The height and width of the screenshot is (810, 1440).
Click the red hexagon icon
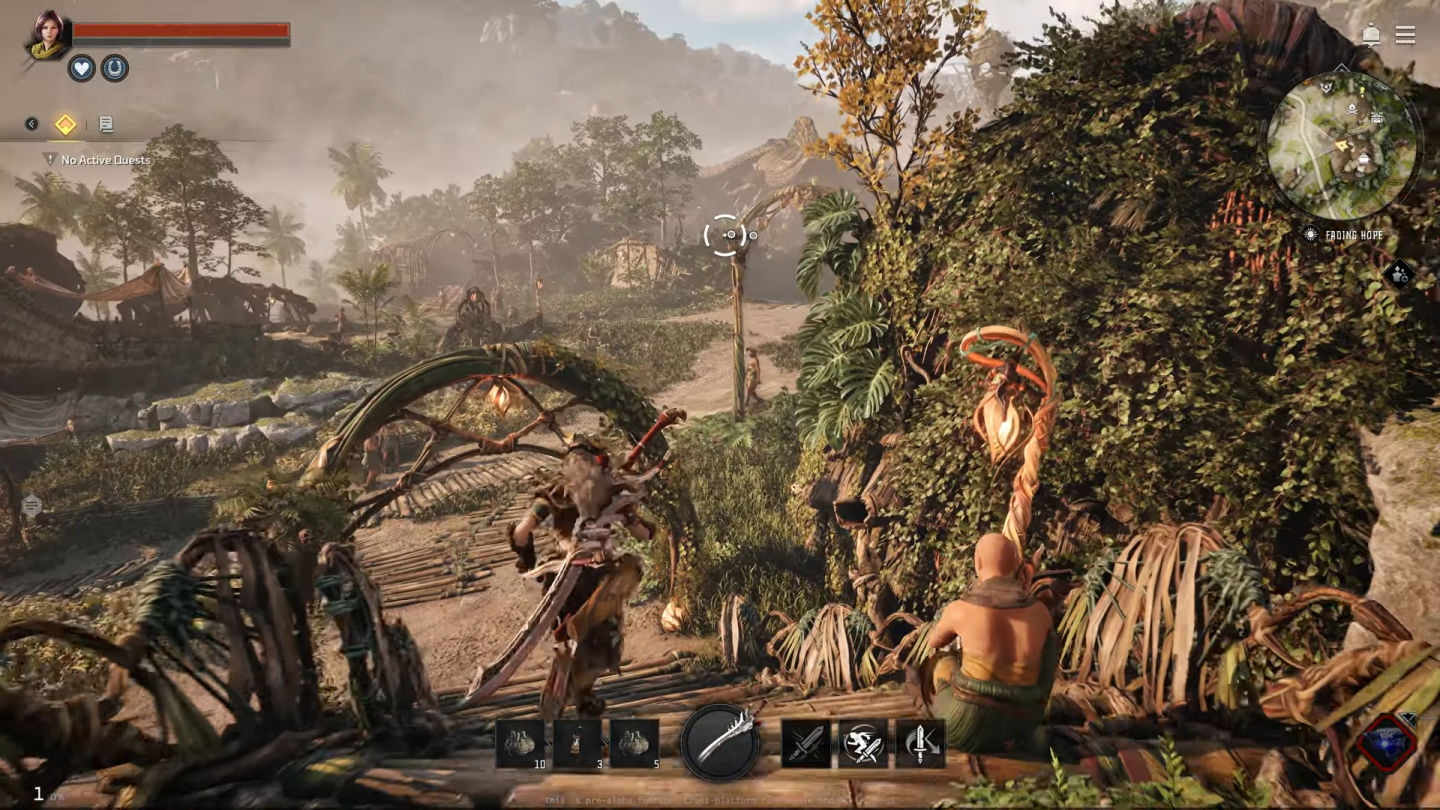tap(1387, 742)
